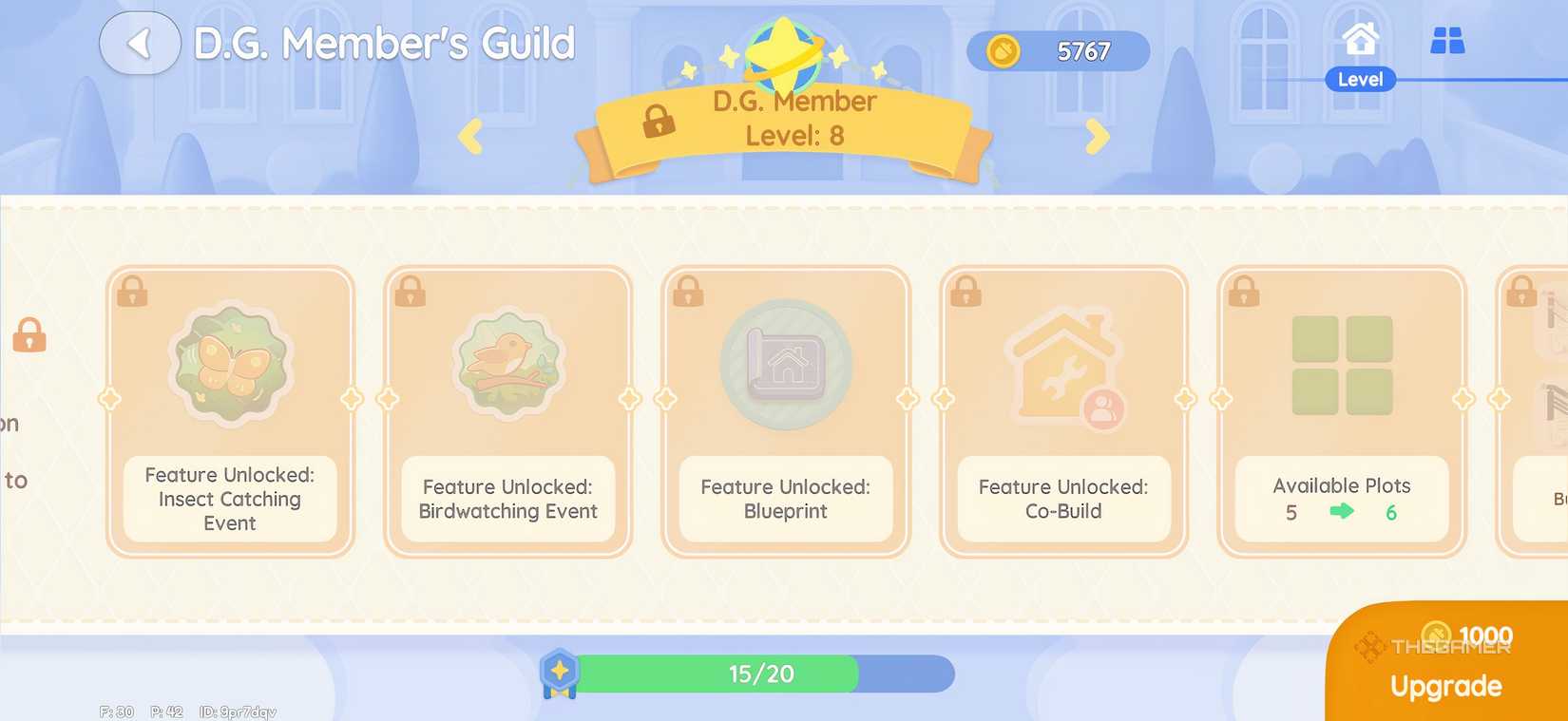Open the home icon in the top right
Image resolution: width=1568 pixels, height=721 pixels.
click(1361, 38)
